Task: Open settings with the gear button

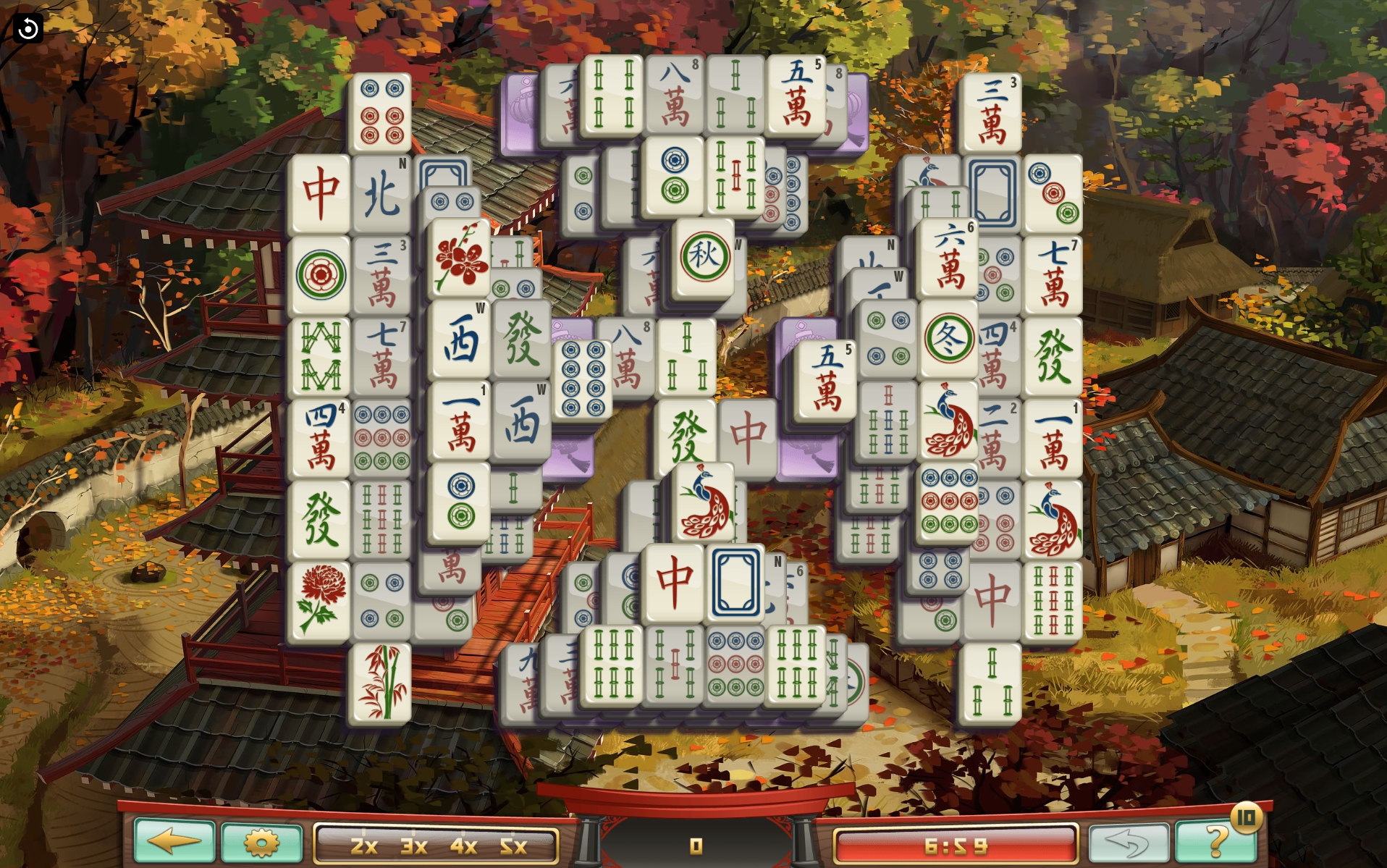Action: point(261,842)
